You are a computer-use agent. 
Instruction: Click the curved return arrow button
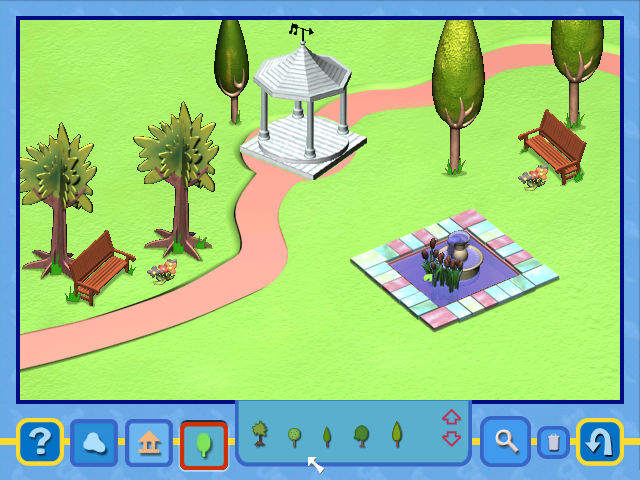599,442
